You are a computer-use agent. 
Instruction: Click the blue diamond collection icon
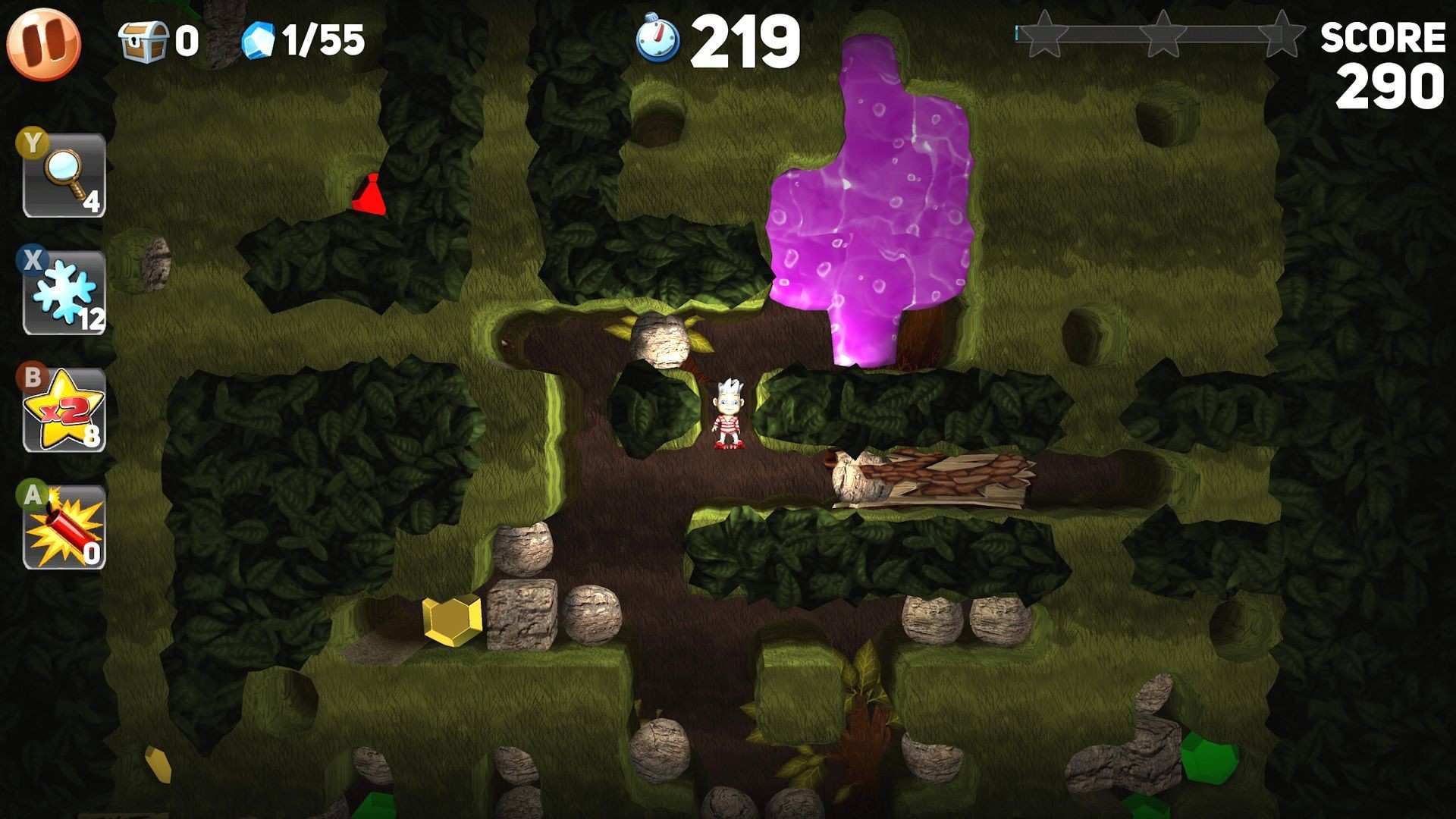[258, 38]
